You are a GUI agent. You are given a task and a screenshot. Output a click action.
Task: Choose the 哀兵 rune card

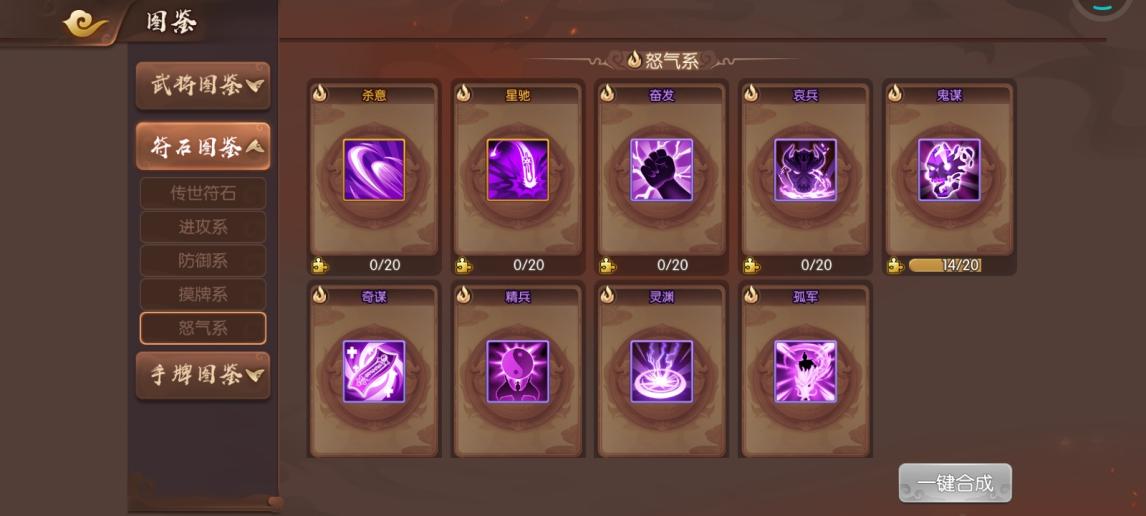806,170
